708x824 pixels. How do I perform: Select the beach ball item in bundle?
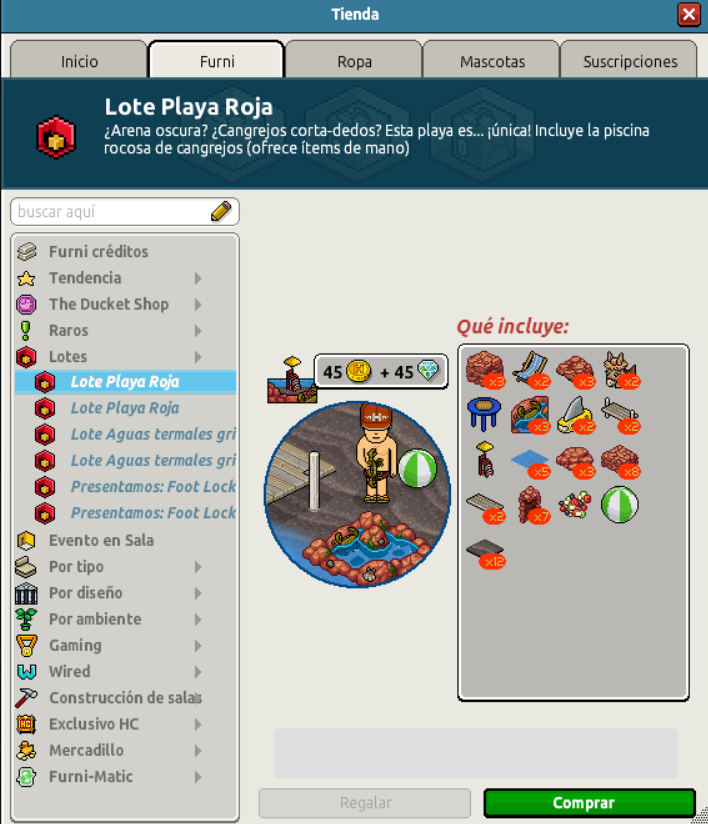tap(620, 505)
